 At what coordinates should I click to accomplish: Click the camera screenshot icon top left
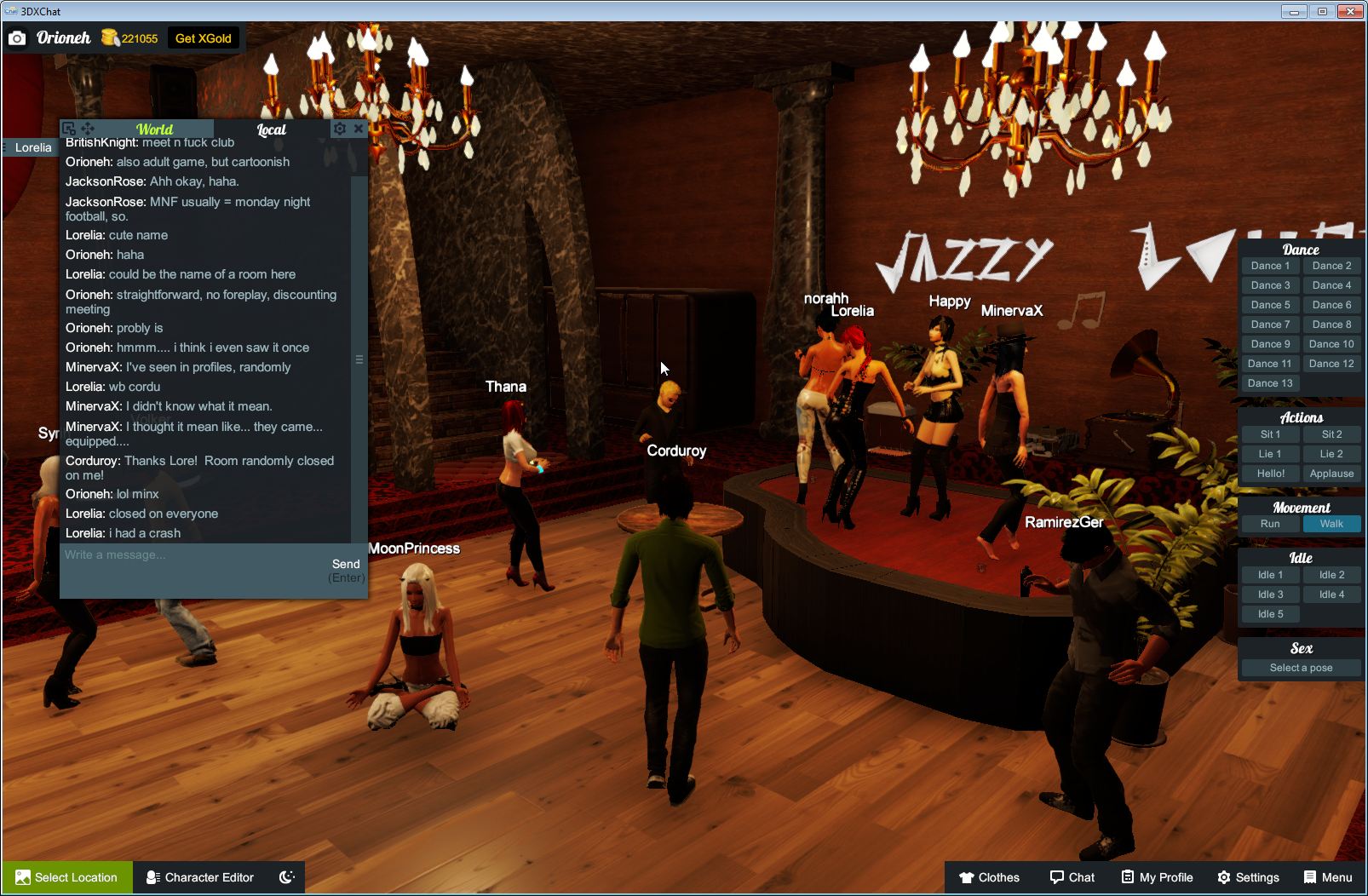point(17,37)
